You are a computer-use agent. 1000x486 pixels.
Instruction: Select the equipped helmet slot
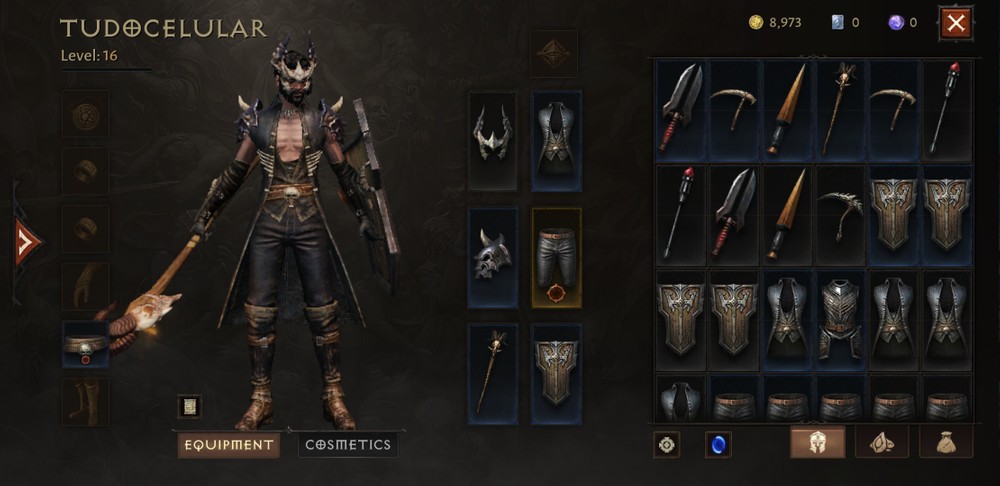(x=493, y=141)
